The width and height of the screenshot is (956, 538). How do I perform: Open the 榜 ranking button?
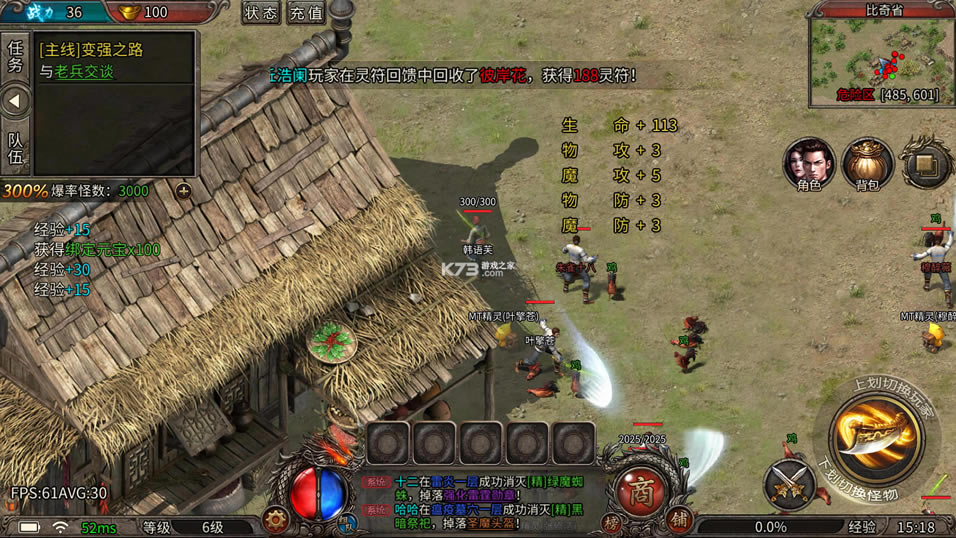click(x=609, y=521)
